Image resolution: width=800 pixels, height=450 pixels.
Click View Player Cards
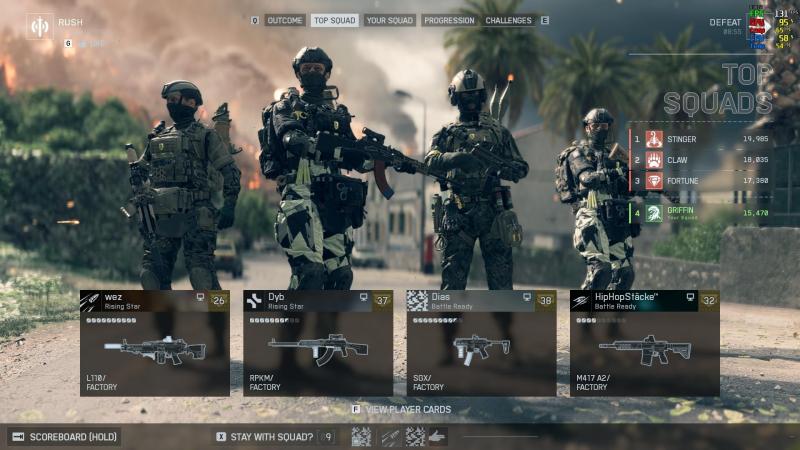pos(407,409)
